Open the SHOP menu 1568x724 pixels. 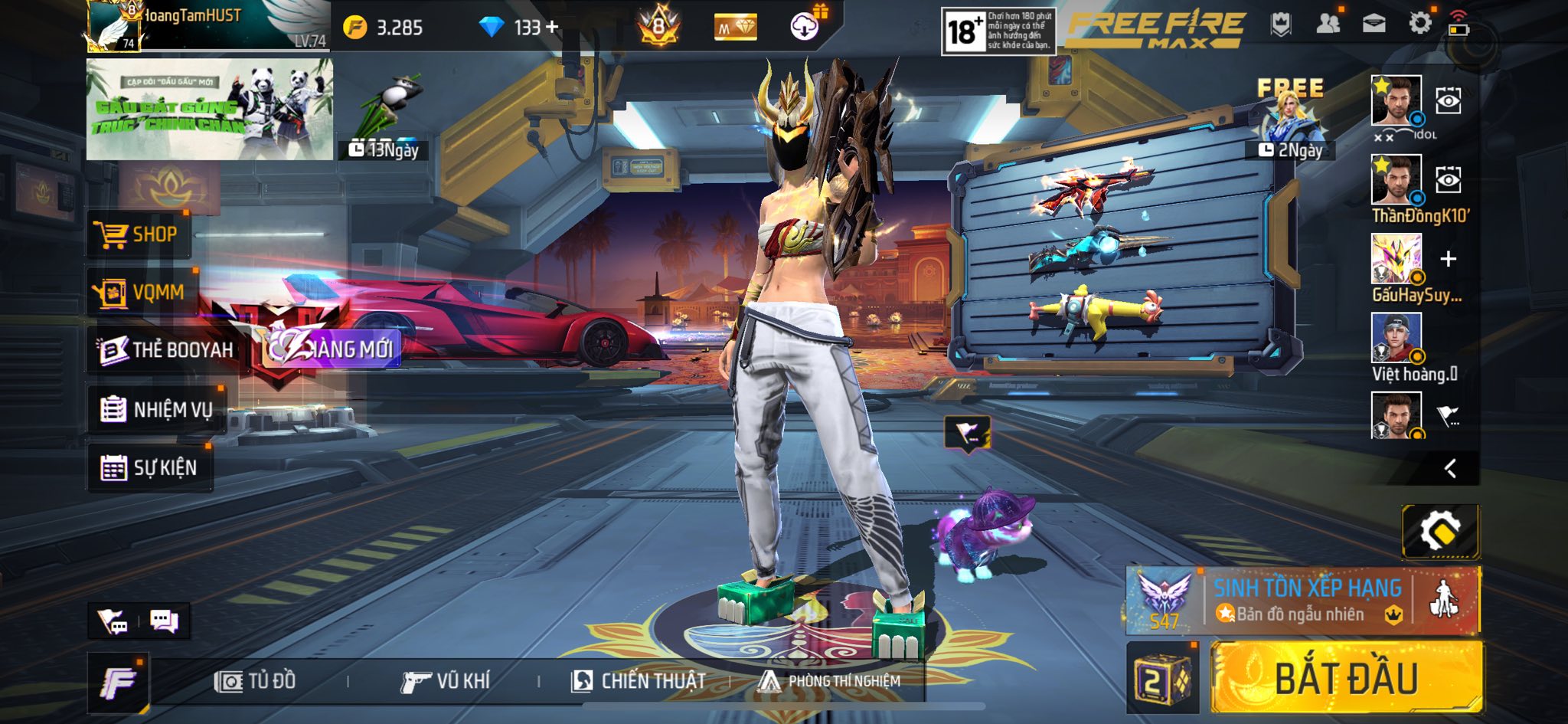coord(136,234)
